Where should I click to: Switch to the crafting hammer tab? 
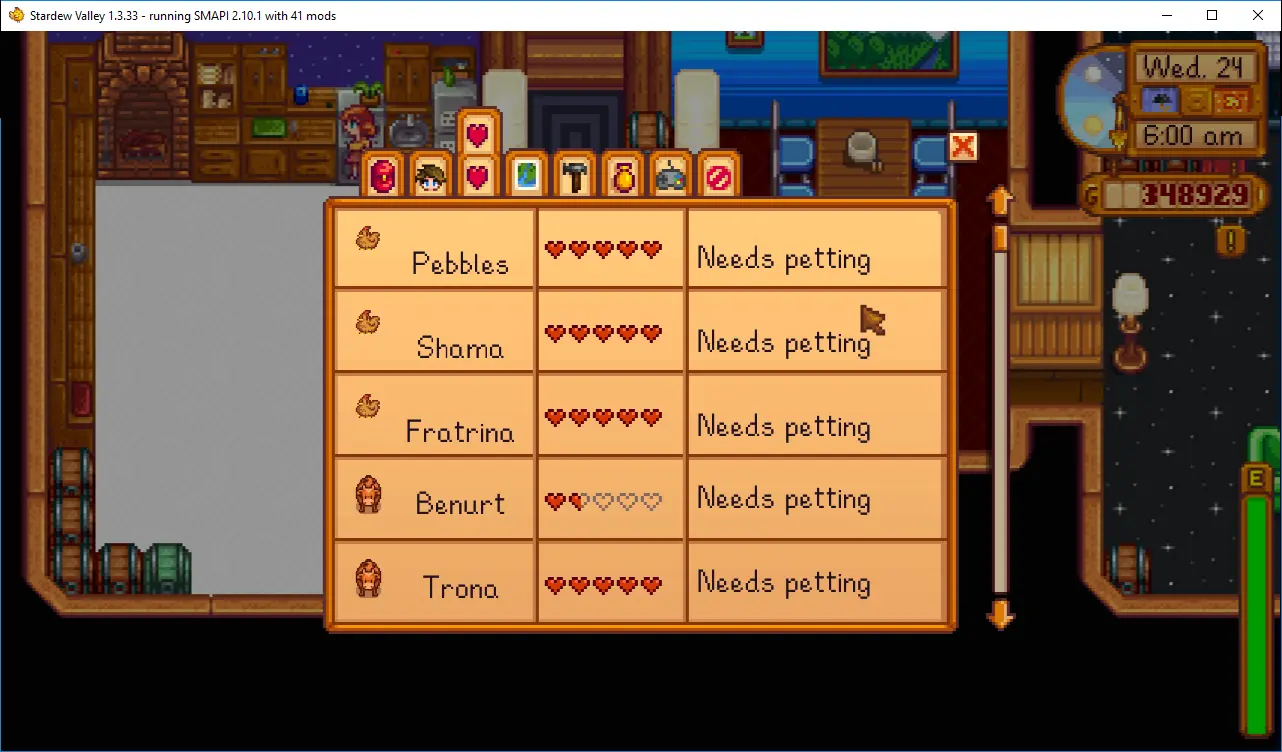tap(574, 177)
